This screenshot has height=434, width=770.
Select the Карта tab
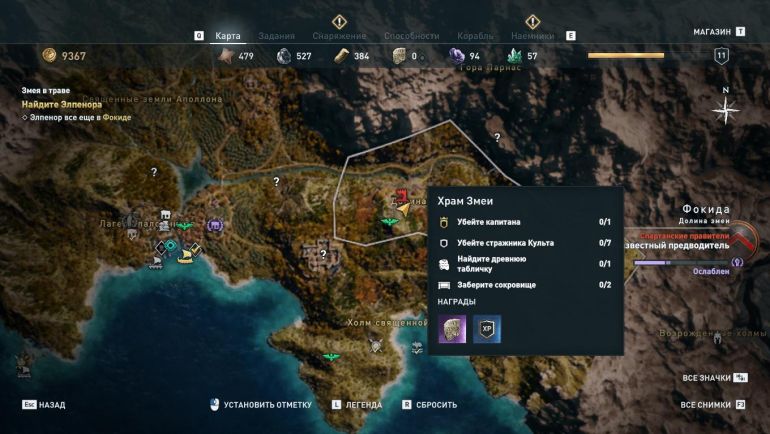[228, 36]
